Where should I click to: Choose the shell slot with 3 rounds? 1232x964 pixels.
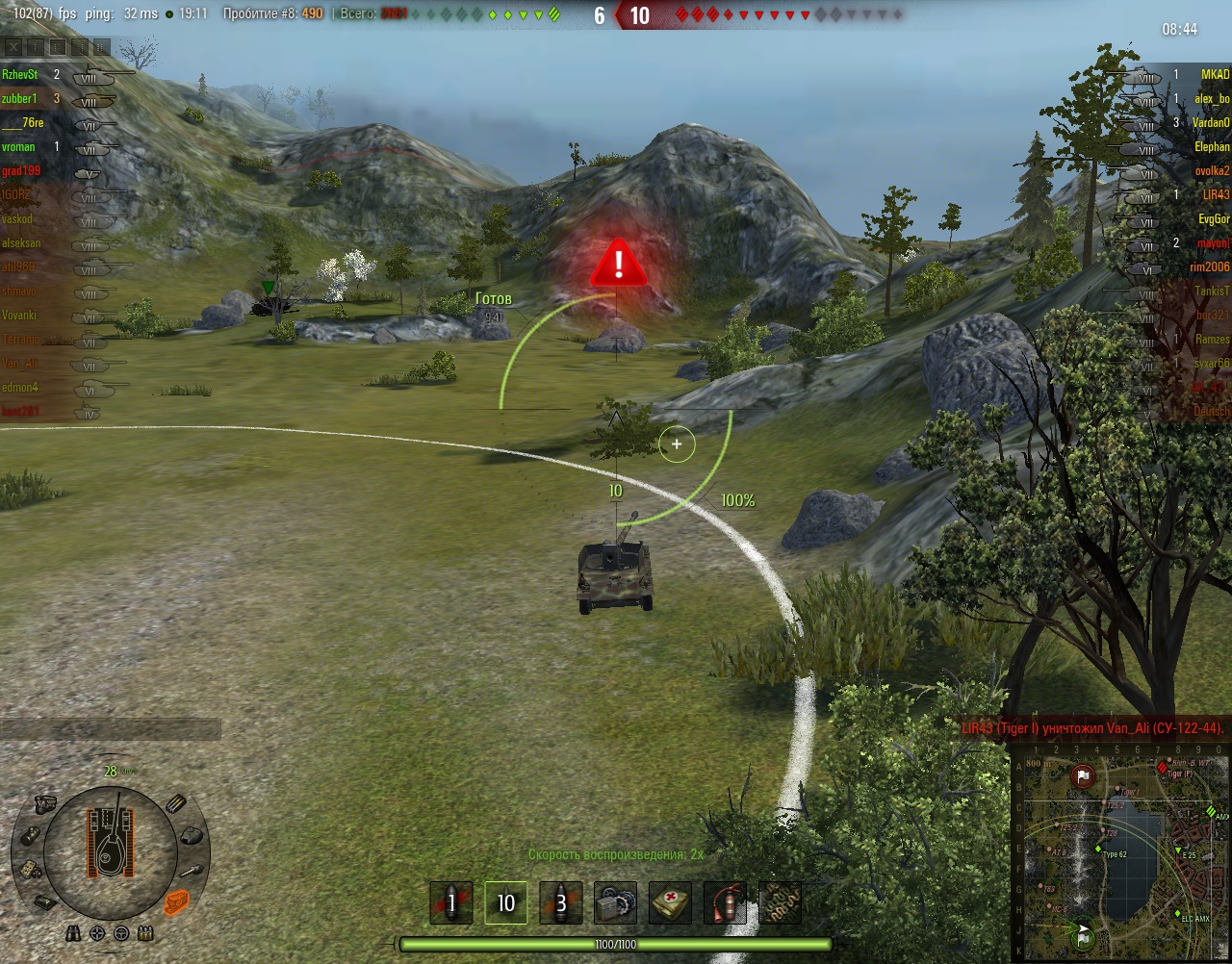tap(560, 903)
